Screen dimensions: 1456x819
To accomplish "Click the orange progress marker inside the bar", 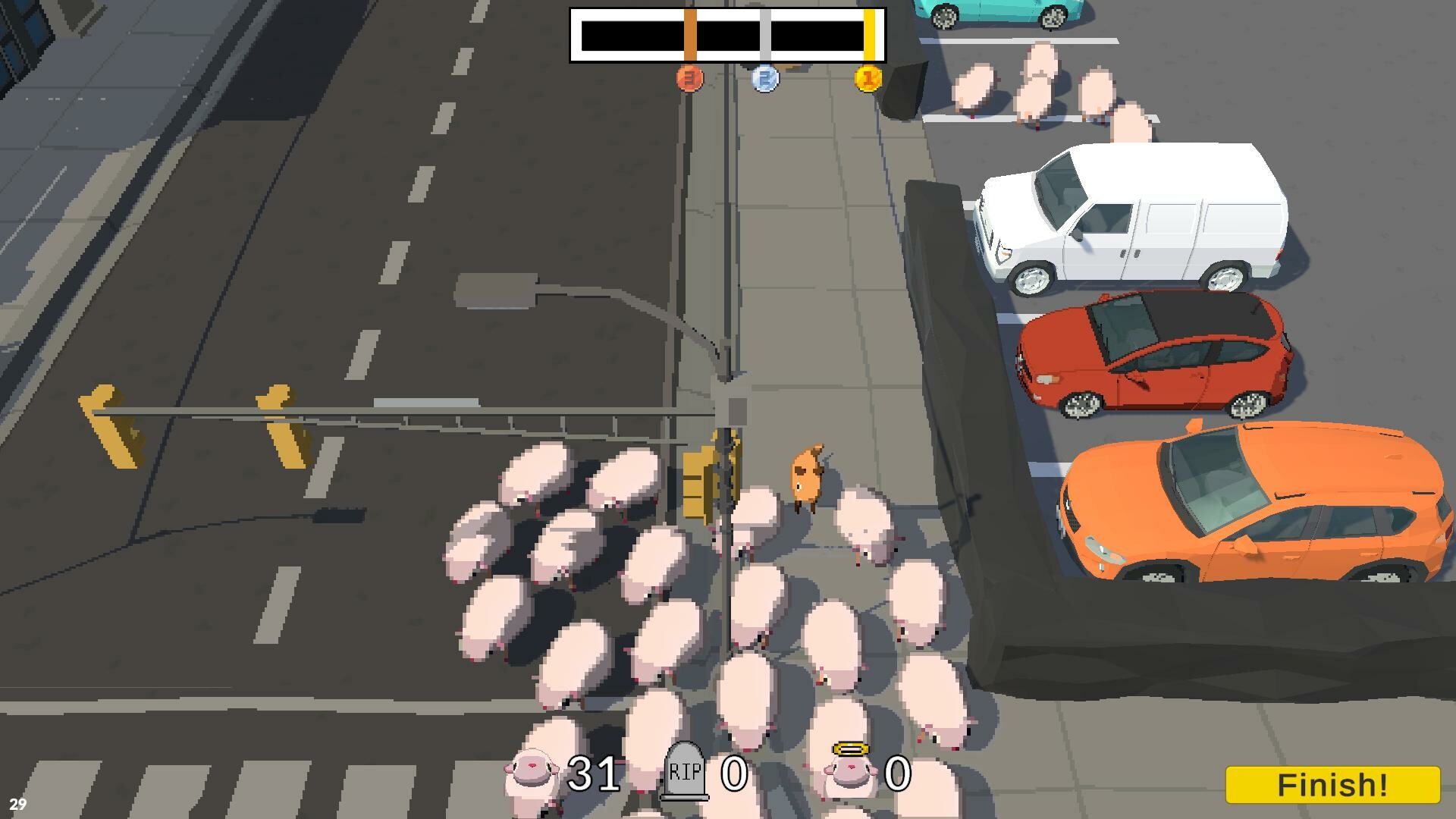I will [689, 34].
